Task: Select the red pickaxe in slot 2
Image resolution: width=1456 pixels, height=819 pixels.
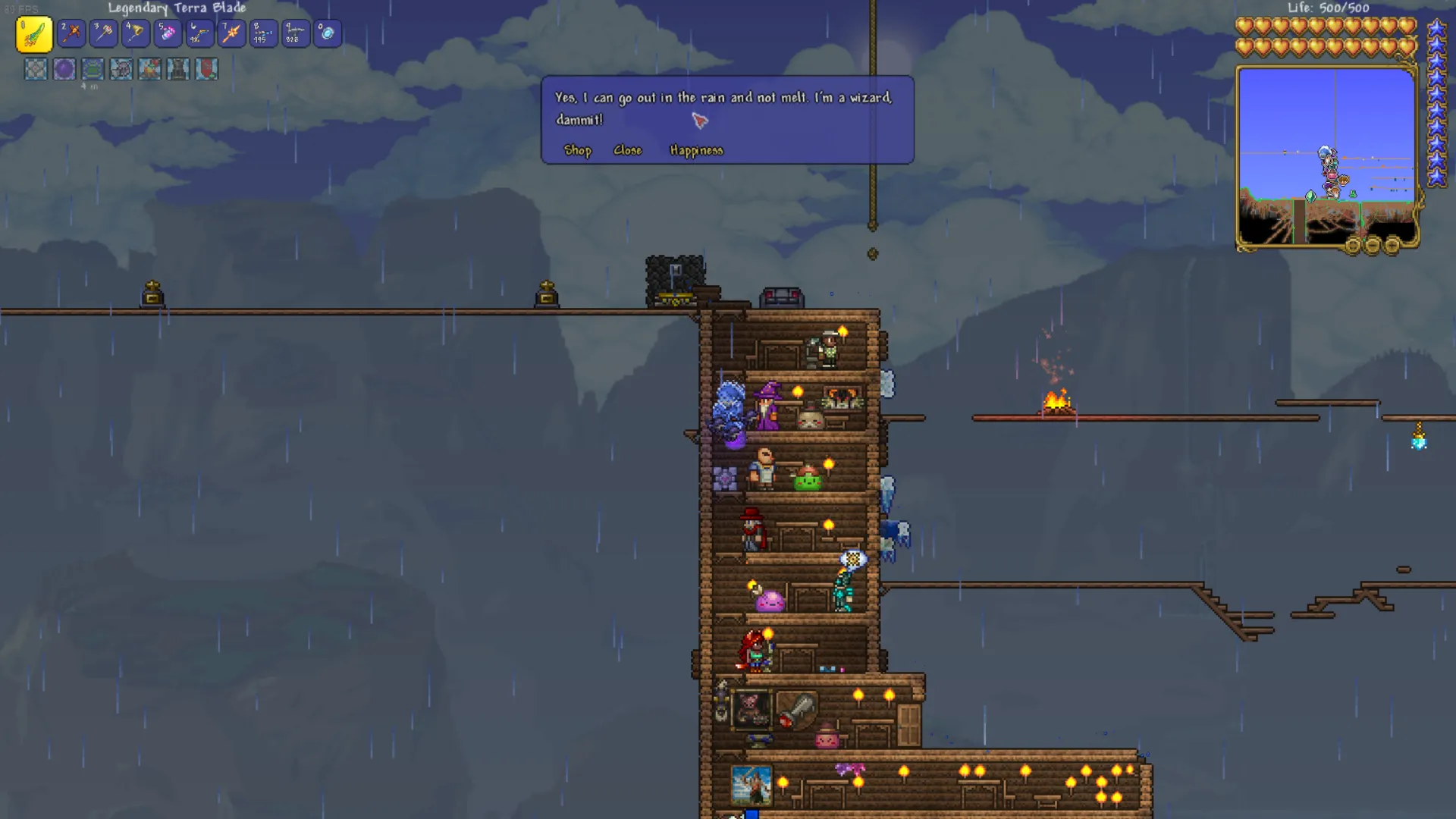Action: (72, 33)
